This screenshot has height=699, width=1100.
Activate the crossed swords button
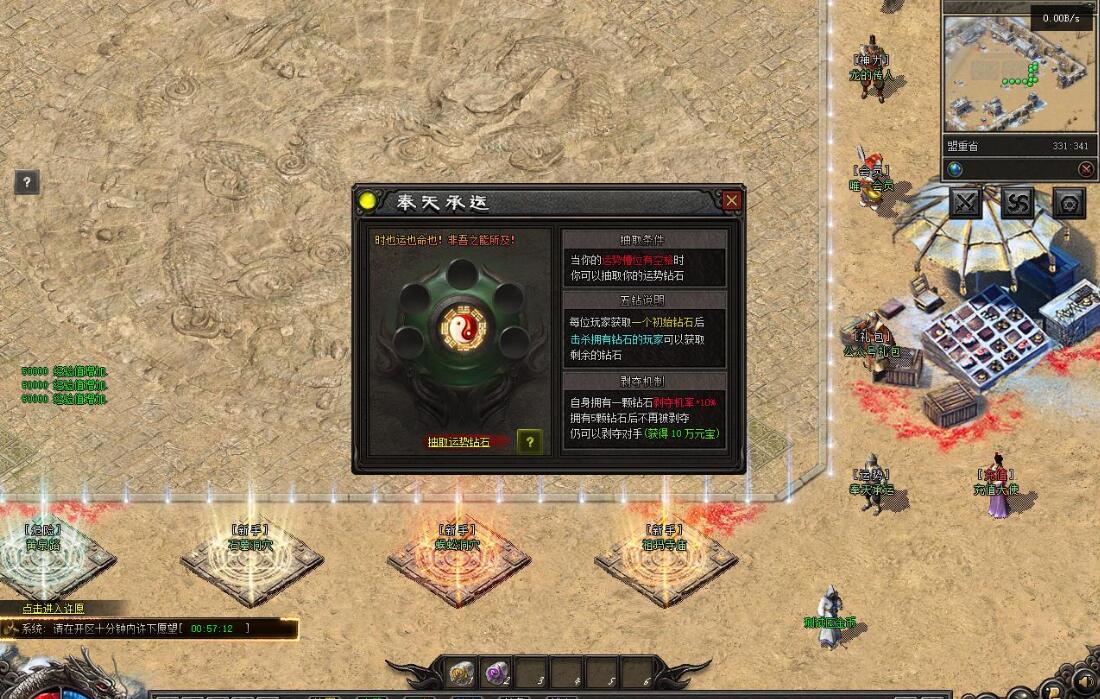965,203
